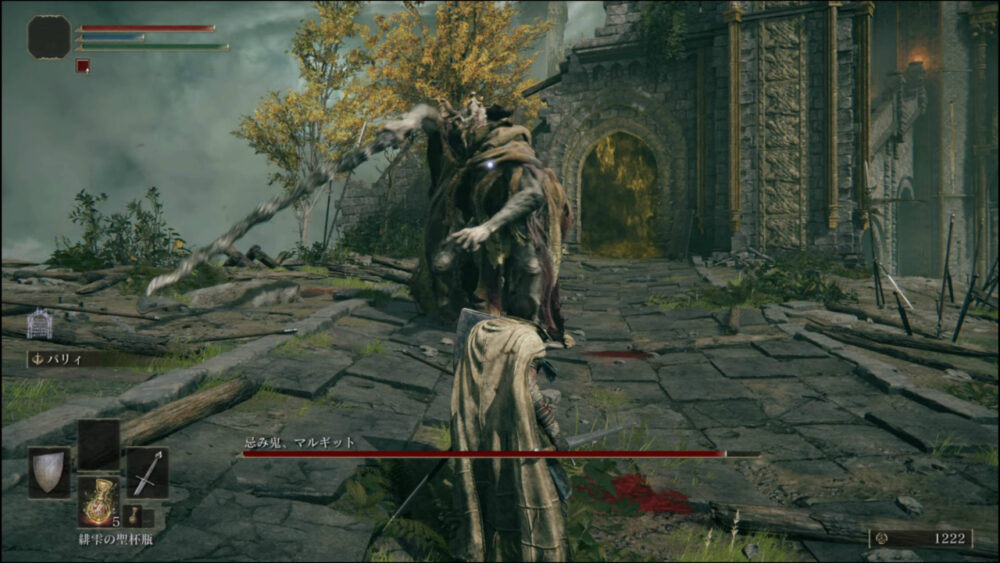Viewport: 1000px width, 563px height.
Task: Select the sword in the right-hand slot
Action: 147,472
